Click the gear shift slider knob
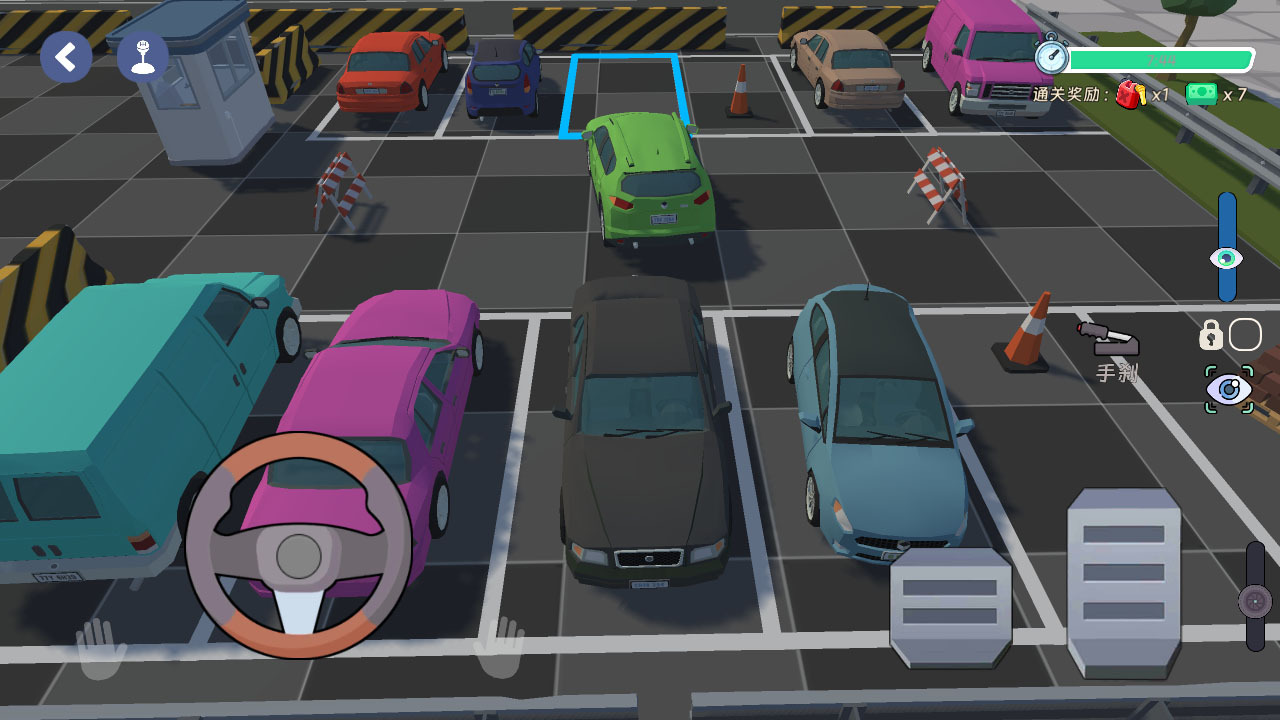The height and width of the screenshot is (720, 1280). [1255, 601]
